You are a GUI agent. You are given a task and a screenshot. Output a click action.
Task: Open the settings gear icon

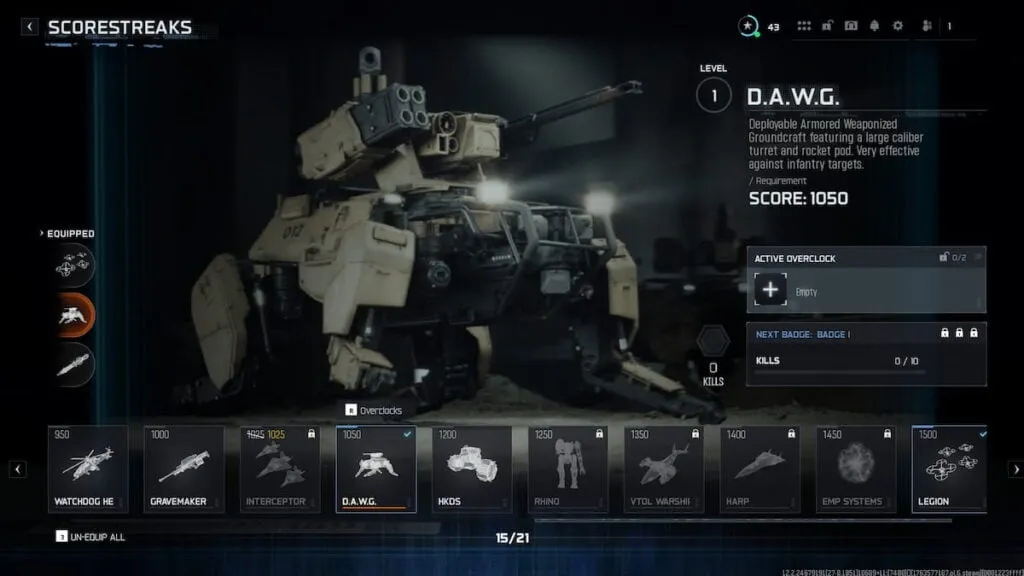pyautogui.click(x=897, y=26)
